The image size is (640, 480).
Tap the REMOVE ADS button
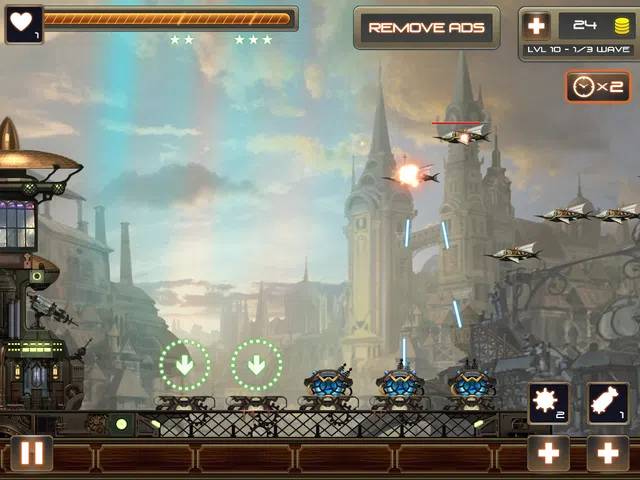pos(426,28)
